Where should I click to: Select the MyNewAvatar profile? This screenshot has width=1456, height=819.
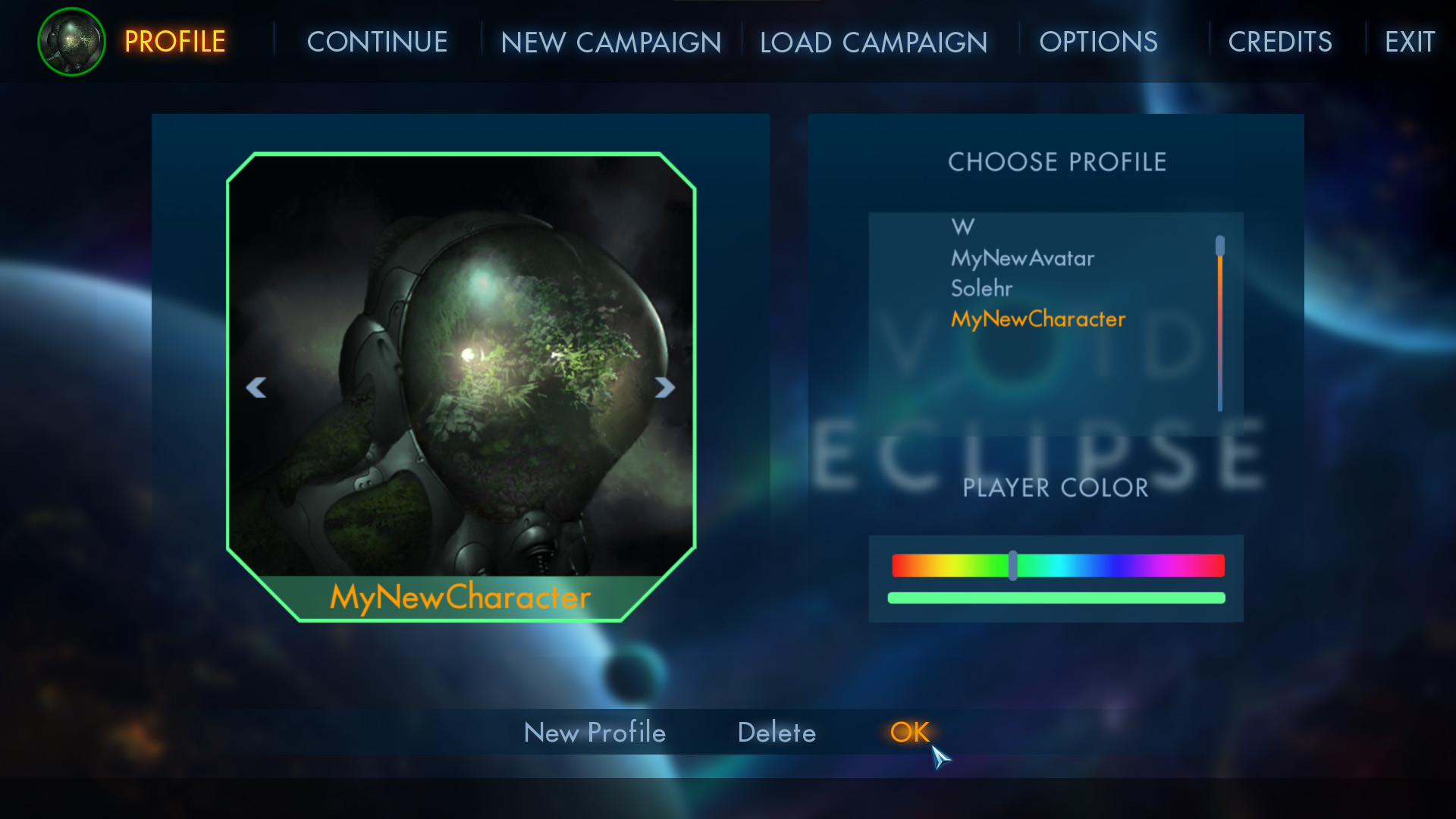point(1023,258)
